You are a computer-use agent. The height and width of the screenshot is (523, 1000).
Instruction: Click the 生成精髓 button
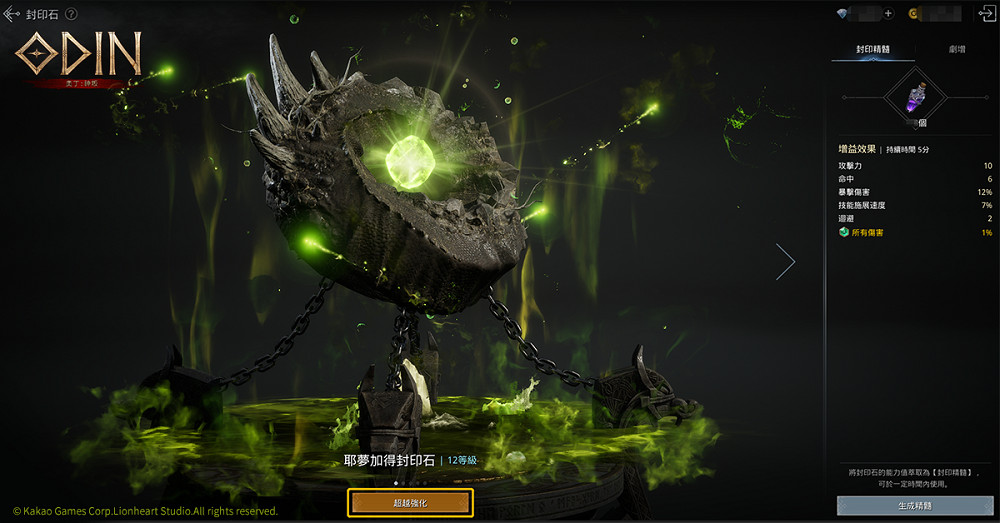click(913, 505)
